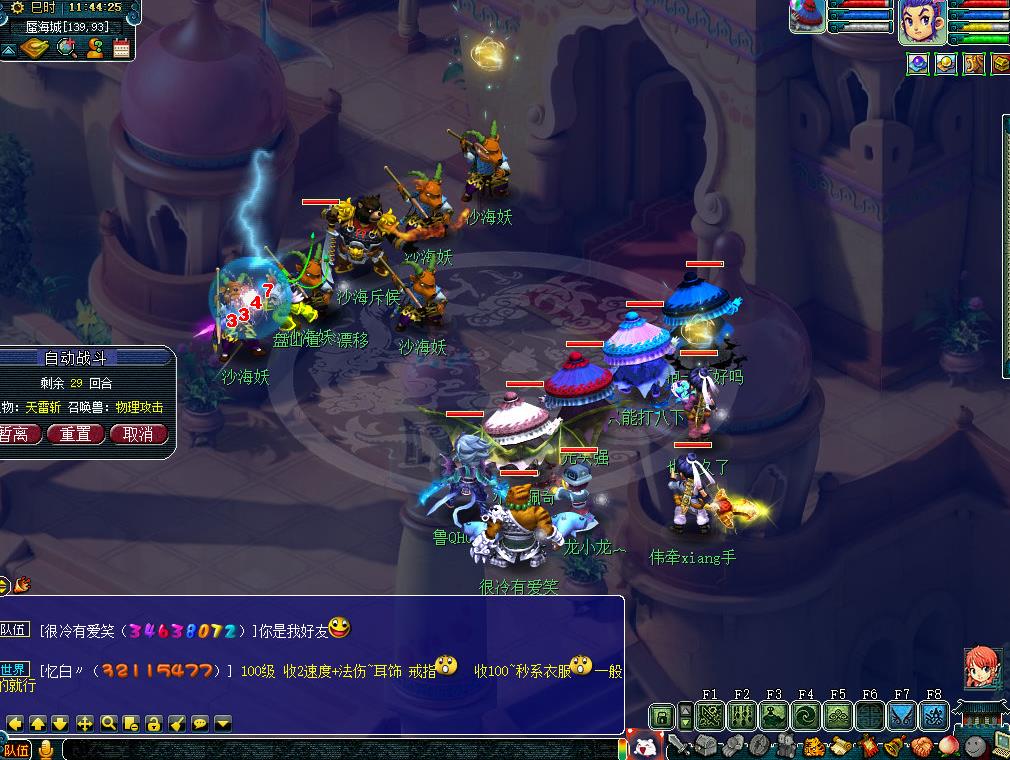
Task: Open the world map magnifier icon
Action: click(x=67, y=48)
